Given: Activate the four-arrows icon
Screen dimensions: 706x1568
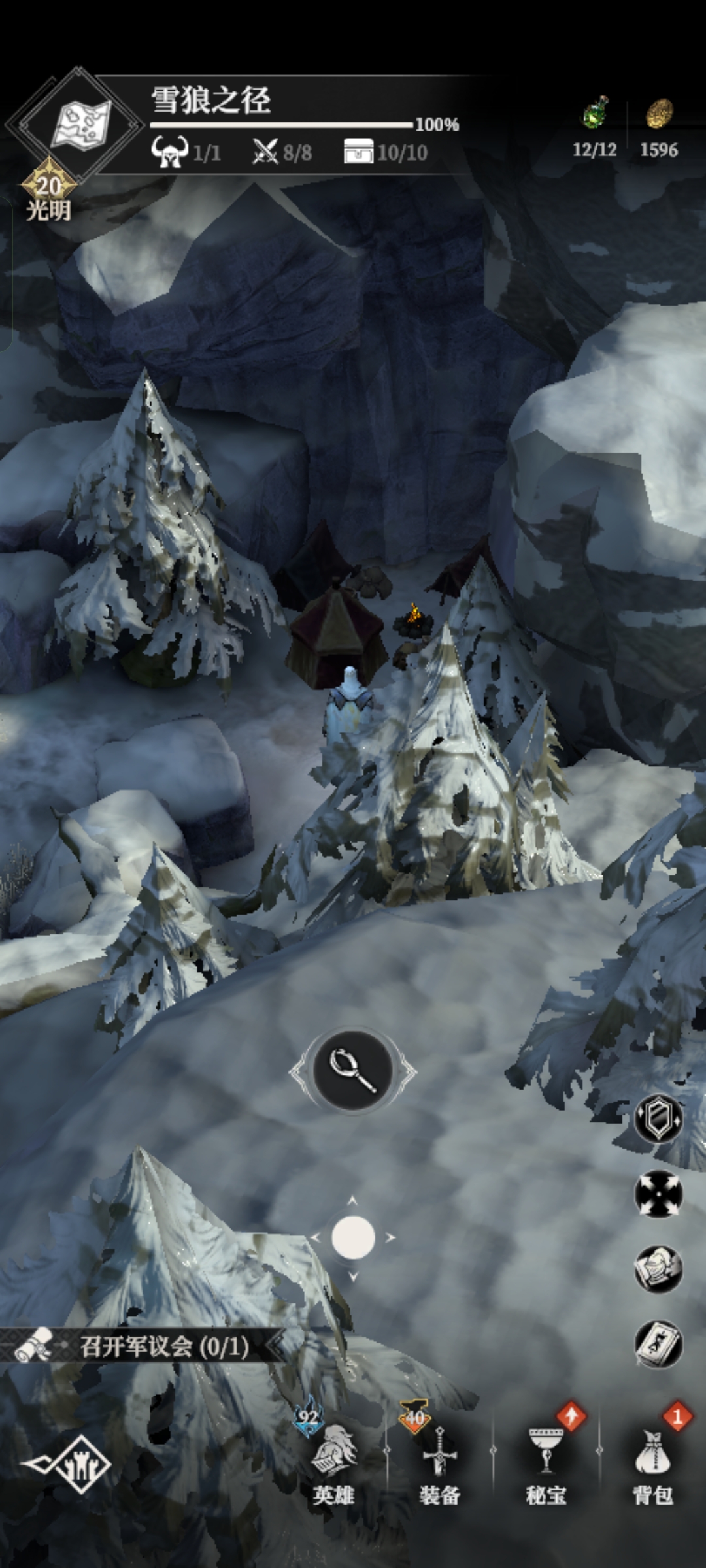Looking at the screenshot, I should 658,1194.
